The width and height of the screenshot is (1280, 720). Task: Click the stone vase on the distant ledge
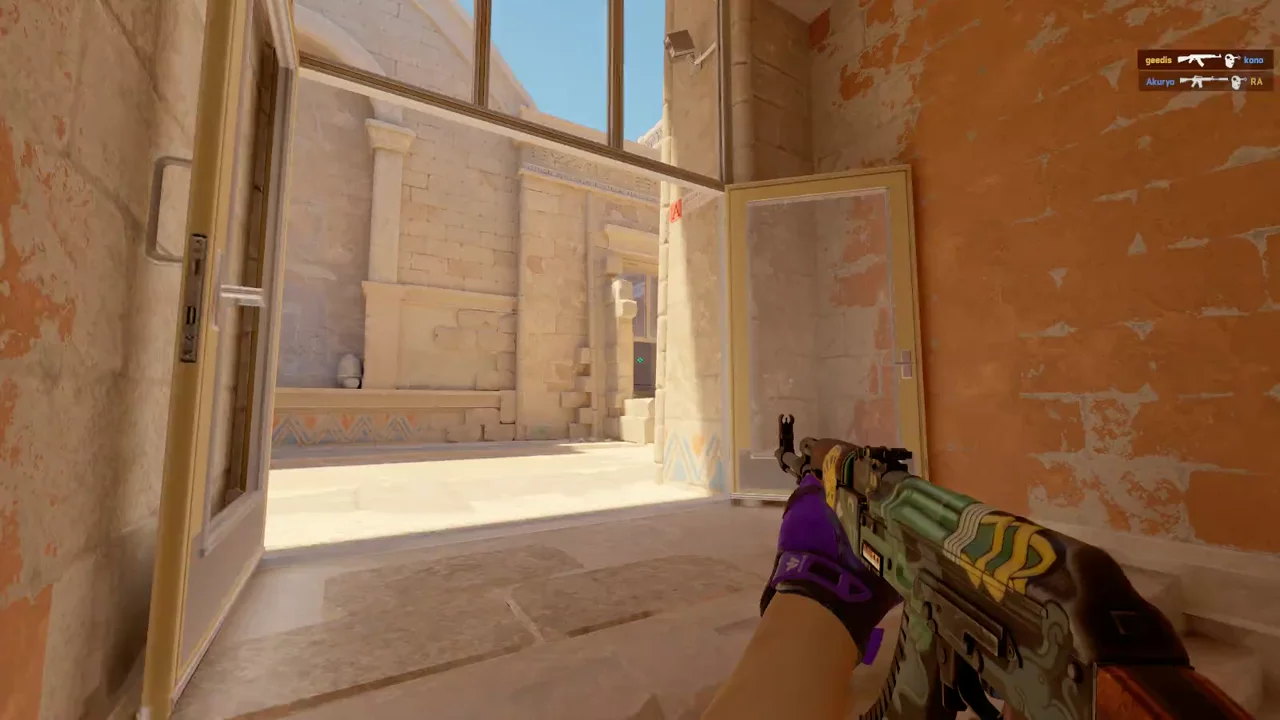coord(349,368)
